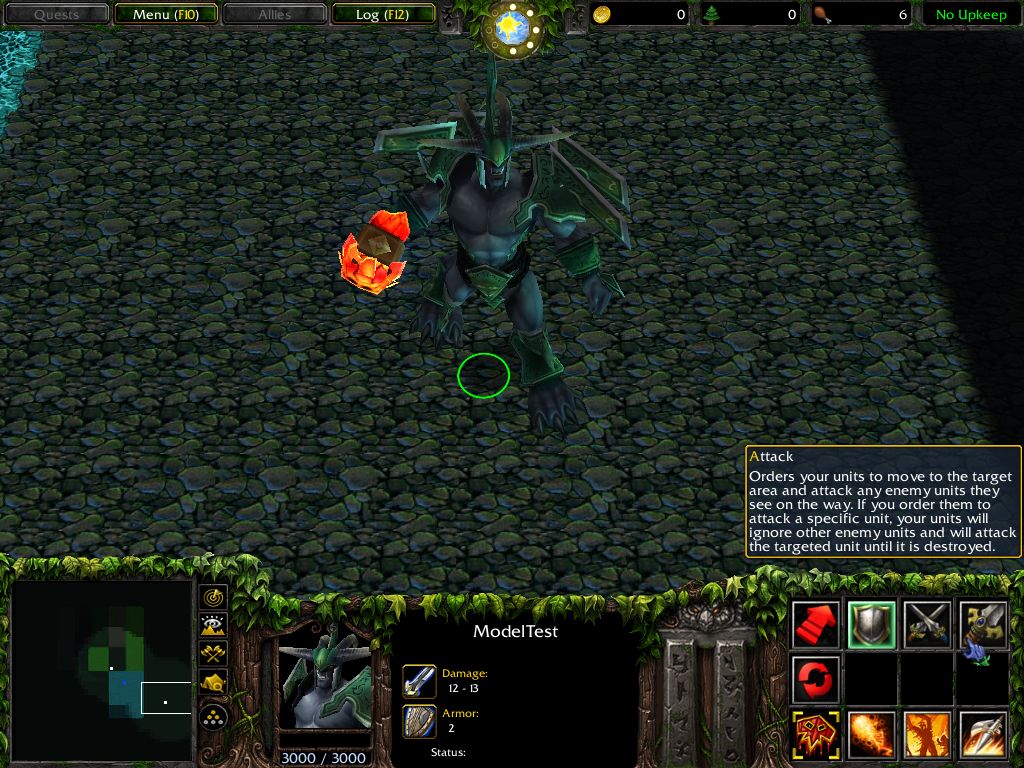The width and height of the screenshot is (1024, 768).
Task: Issue the Stop command with the shield icon
Action: [871, 625]
